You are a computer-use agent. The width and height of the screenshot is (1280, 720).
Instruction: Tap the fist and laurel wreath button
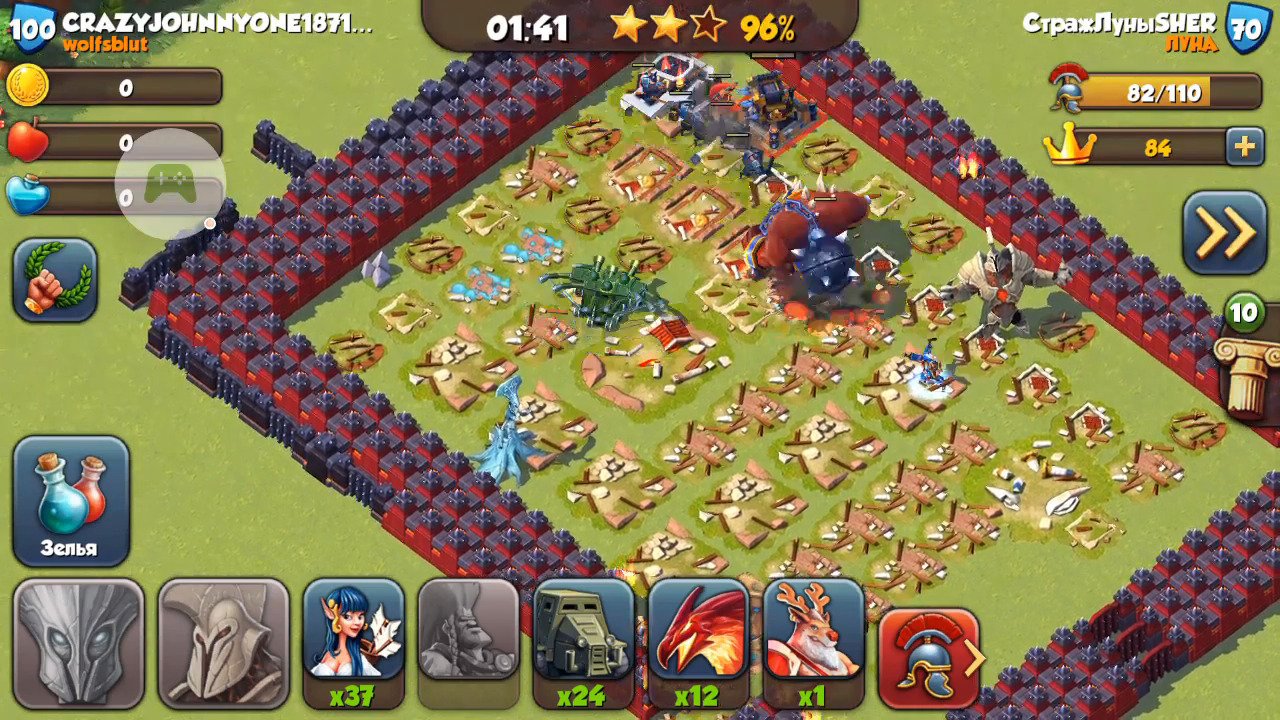(x=55, y=280)
